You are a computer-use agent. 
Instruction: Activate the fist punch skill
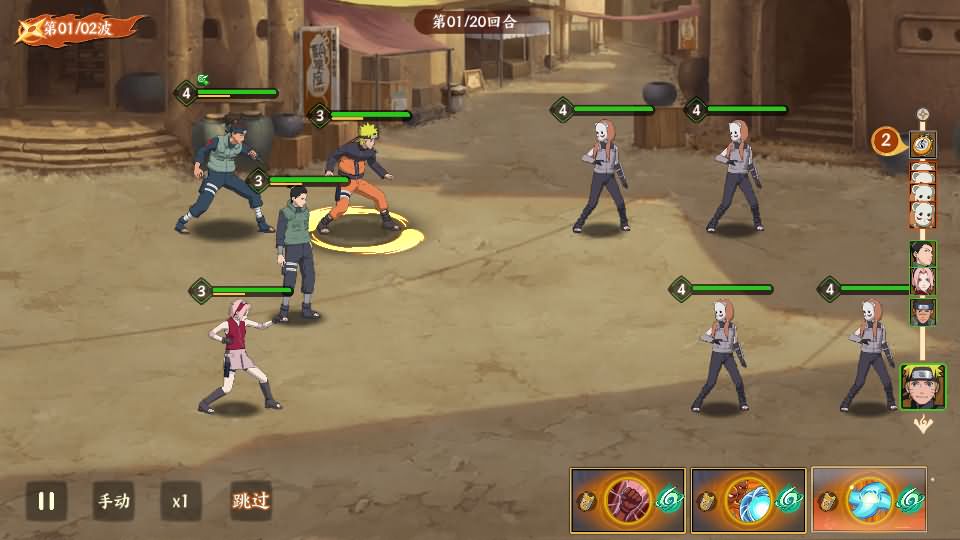tap(628, 500)
